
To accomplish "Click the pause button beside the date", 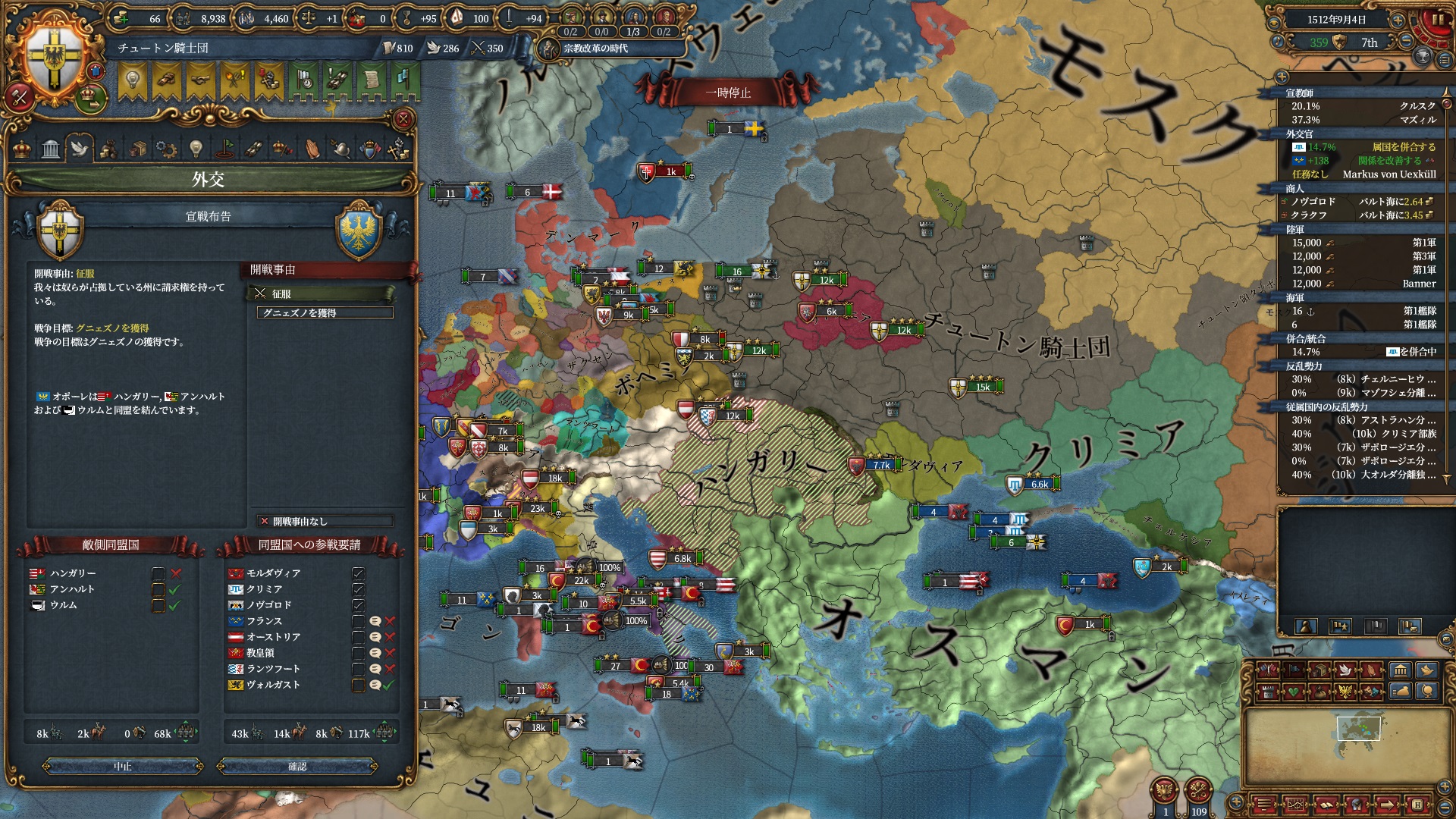I will coord(1436,20).
